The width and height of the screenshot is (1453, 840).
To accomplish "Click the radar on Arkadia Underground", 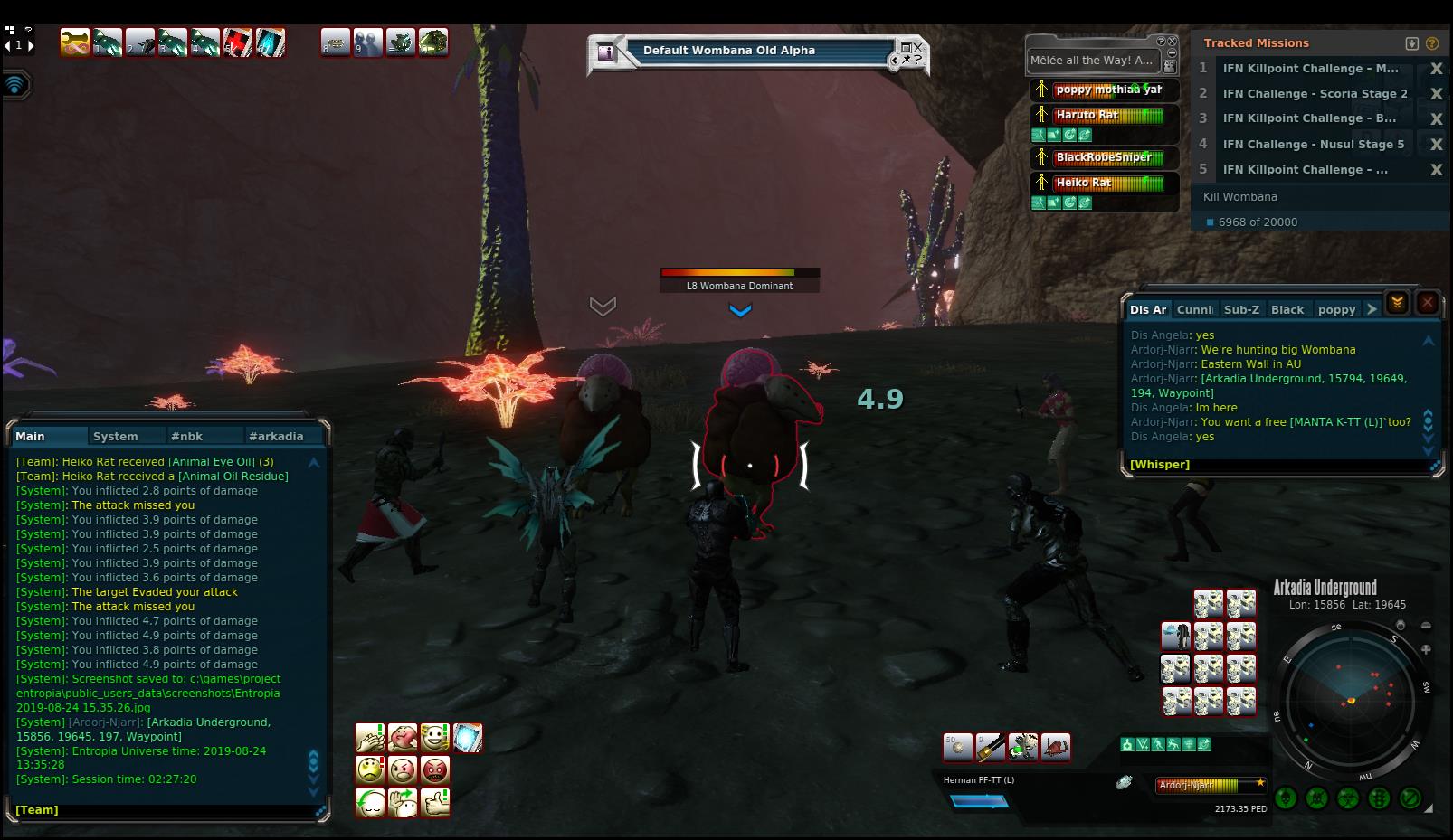I will 1351,700.
